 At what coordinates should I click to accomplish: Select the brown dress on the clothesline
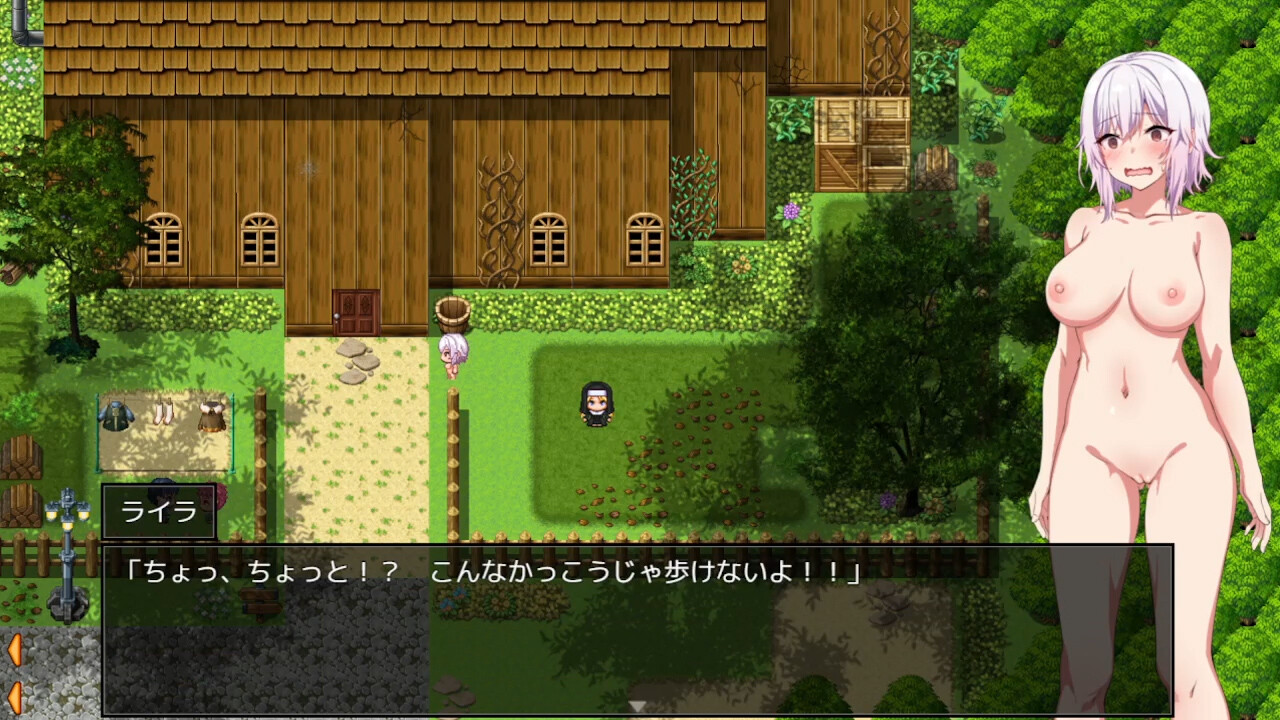coord(210,415)
